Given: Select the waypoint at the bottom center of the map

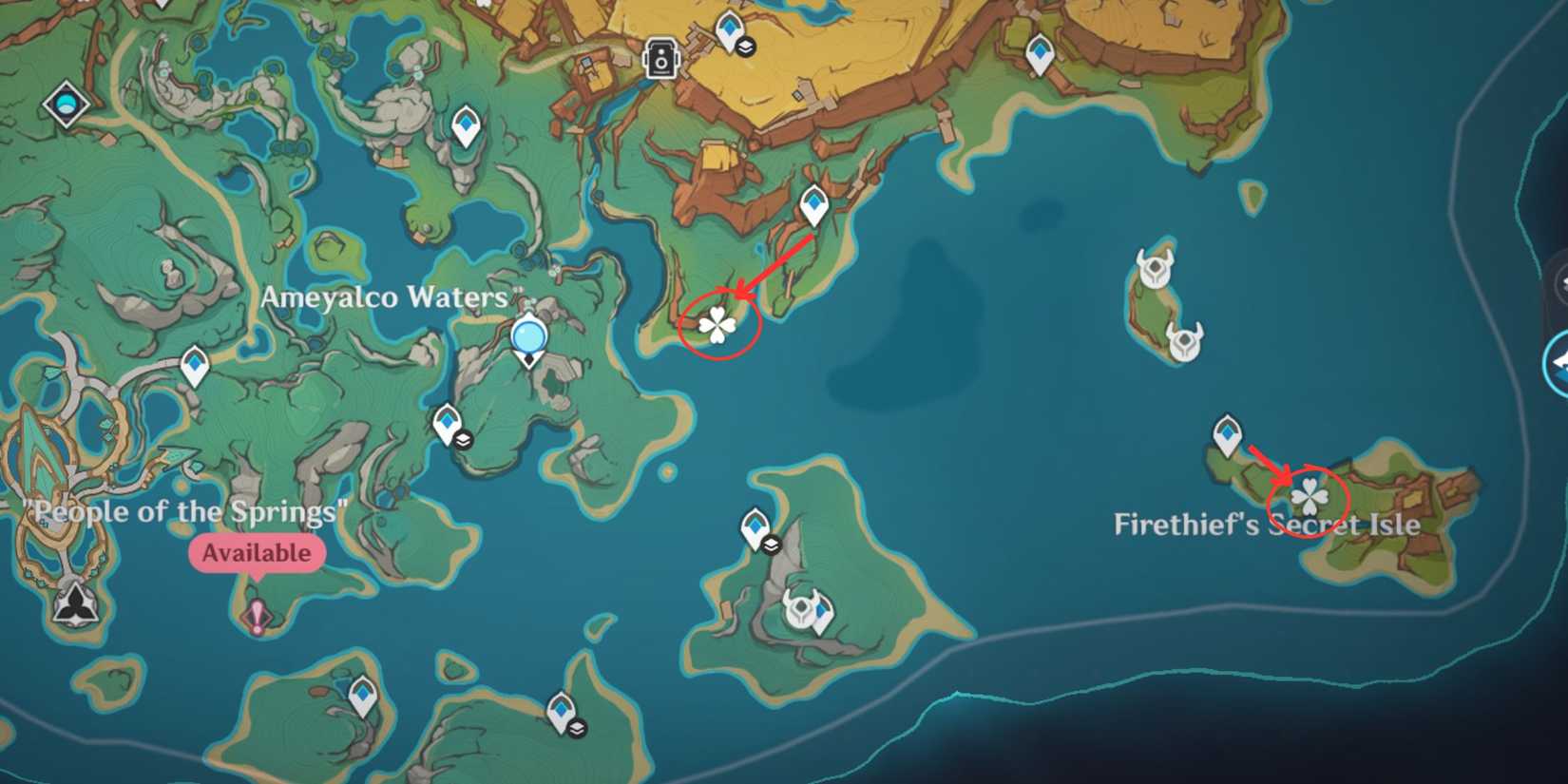Looking at the screenshot, I should [x=561, y=709].
